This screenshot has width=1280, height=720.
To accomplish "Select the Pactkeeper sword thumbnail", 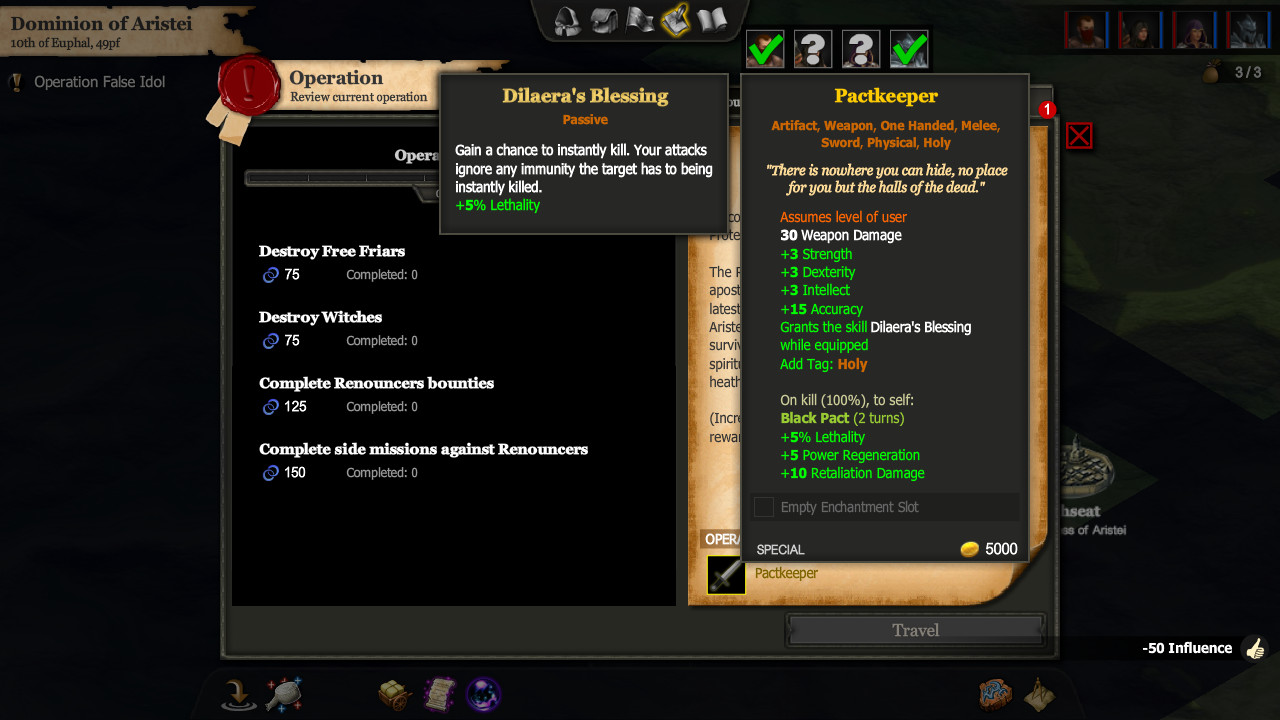I will 726,575.
